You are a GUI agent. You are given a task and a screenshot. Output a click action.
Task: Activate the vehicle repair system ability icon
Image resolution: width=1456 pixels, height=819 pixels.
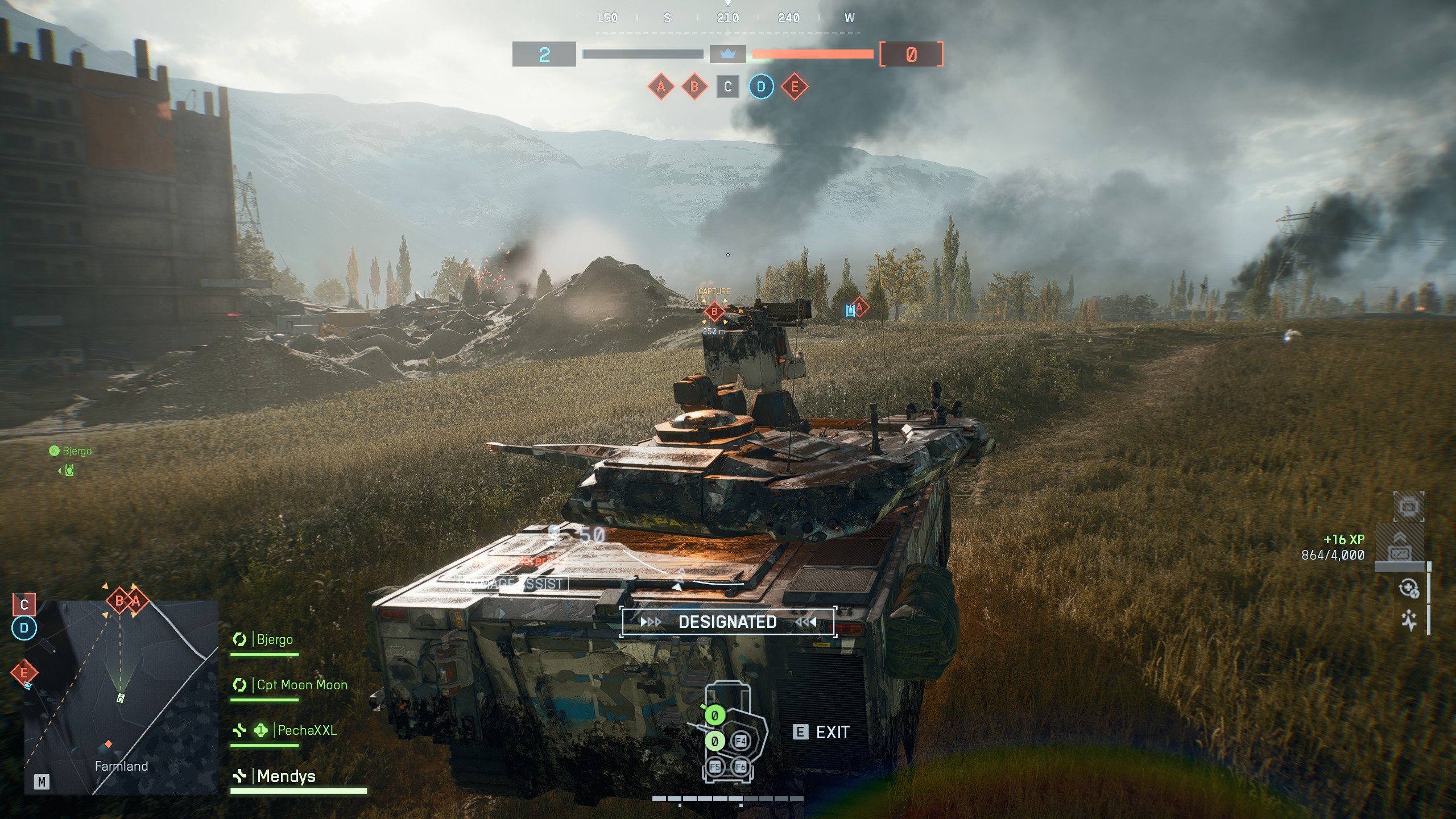tap(1409, 589)
